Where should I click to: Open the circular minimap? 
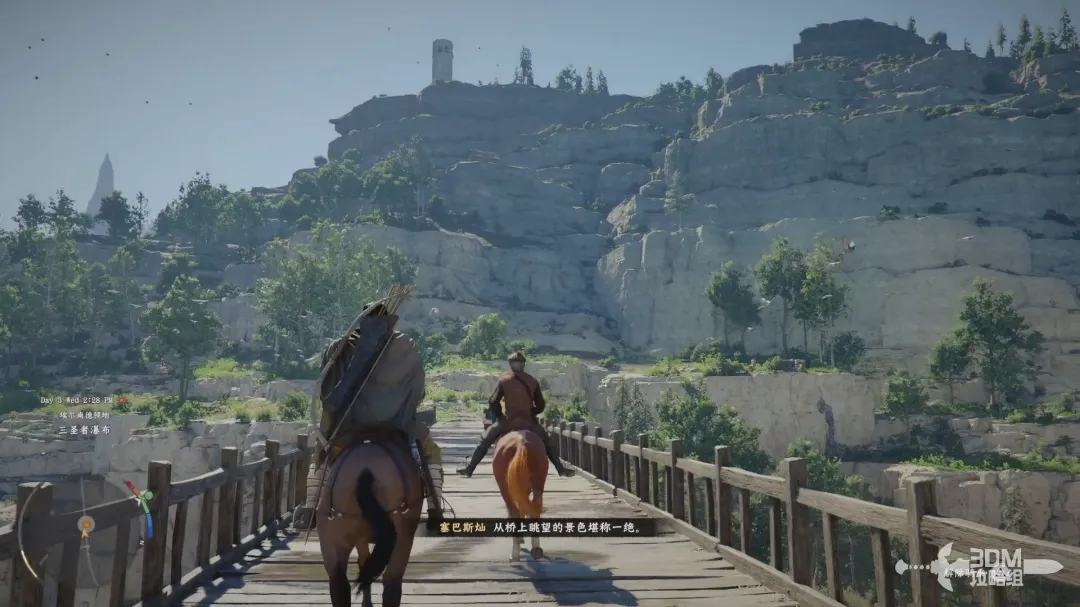[85, 525]
